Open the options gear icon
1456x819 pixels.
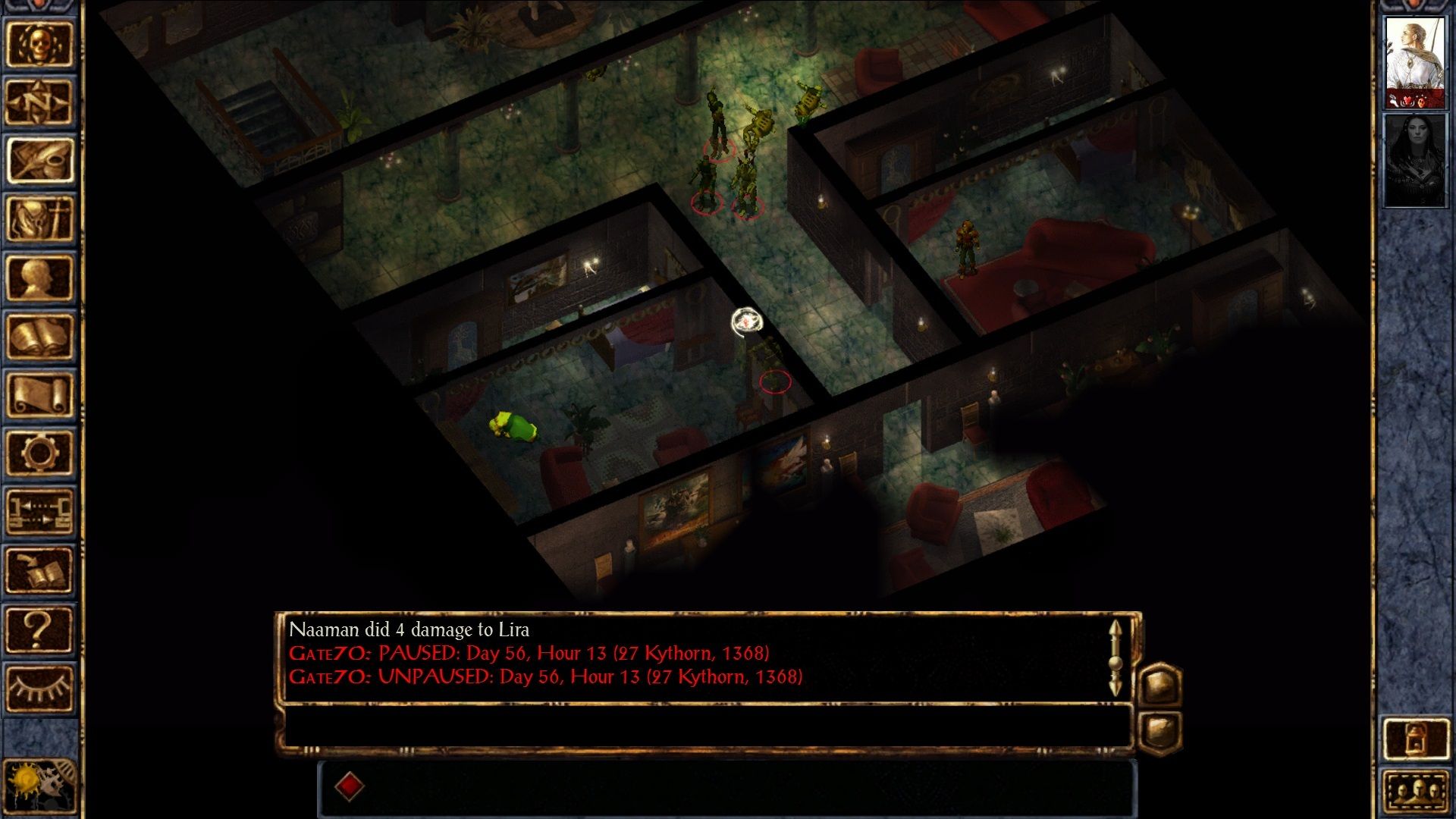click(x=40, y=453)
